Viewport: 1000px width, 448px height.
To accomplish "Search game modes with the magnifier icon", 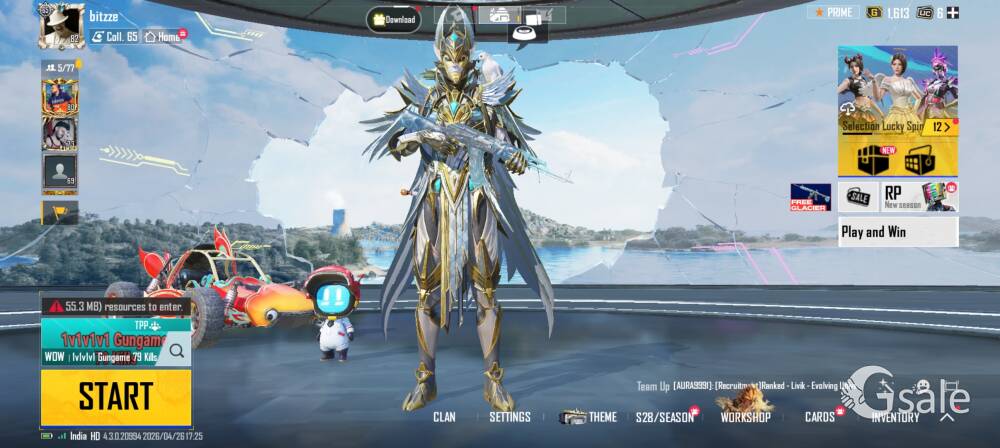I will [x=176, y=350].
